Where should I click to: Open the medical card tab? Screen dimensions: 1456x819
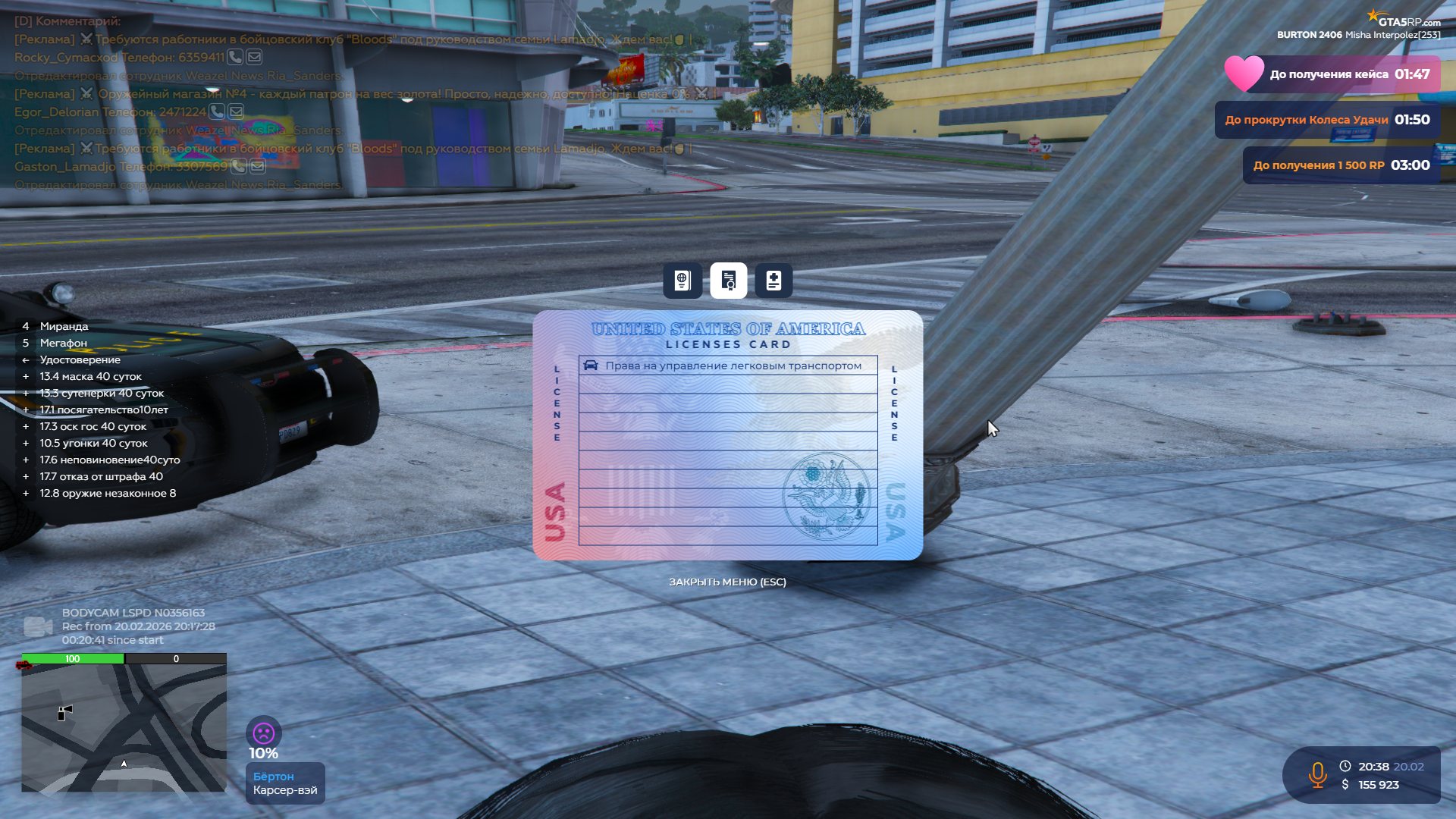click(x=773, y=281)
